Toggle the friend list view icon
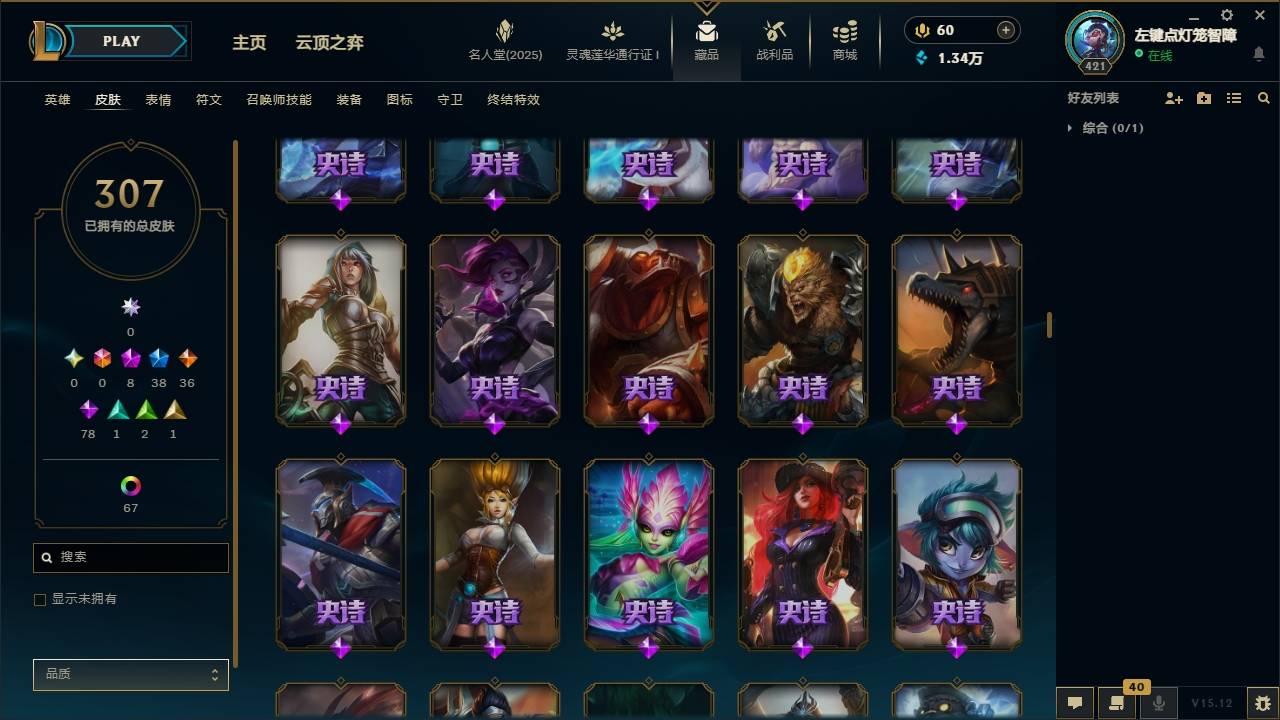Image resolution: width=1280 pixels, height=720 pixels. [1234, 98]
